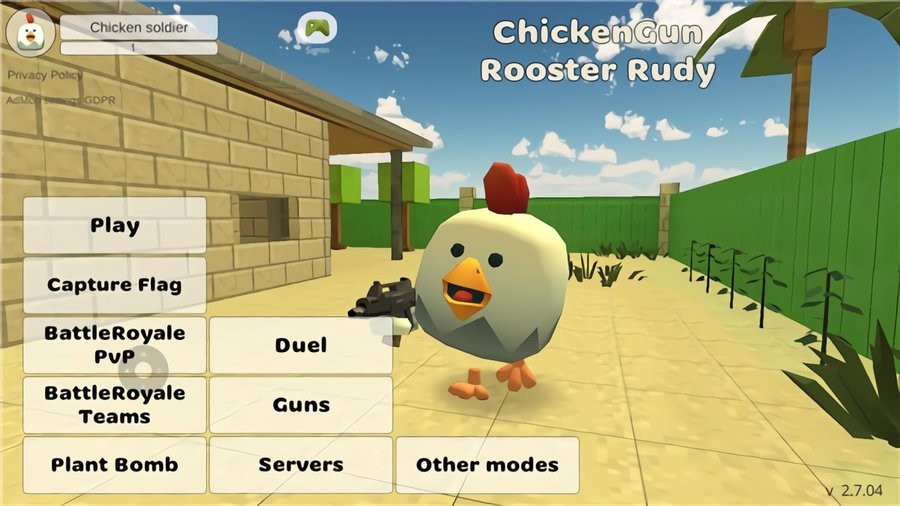Open Plant Bomb mode
This screenshot has height=506, width=900.
[114, 465]
